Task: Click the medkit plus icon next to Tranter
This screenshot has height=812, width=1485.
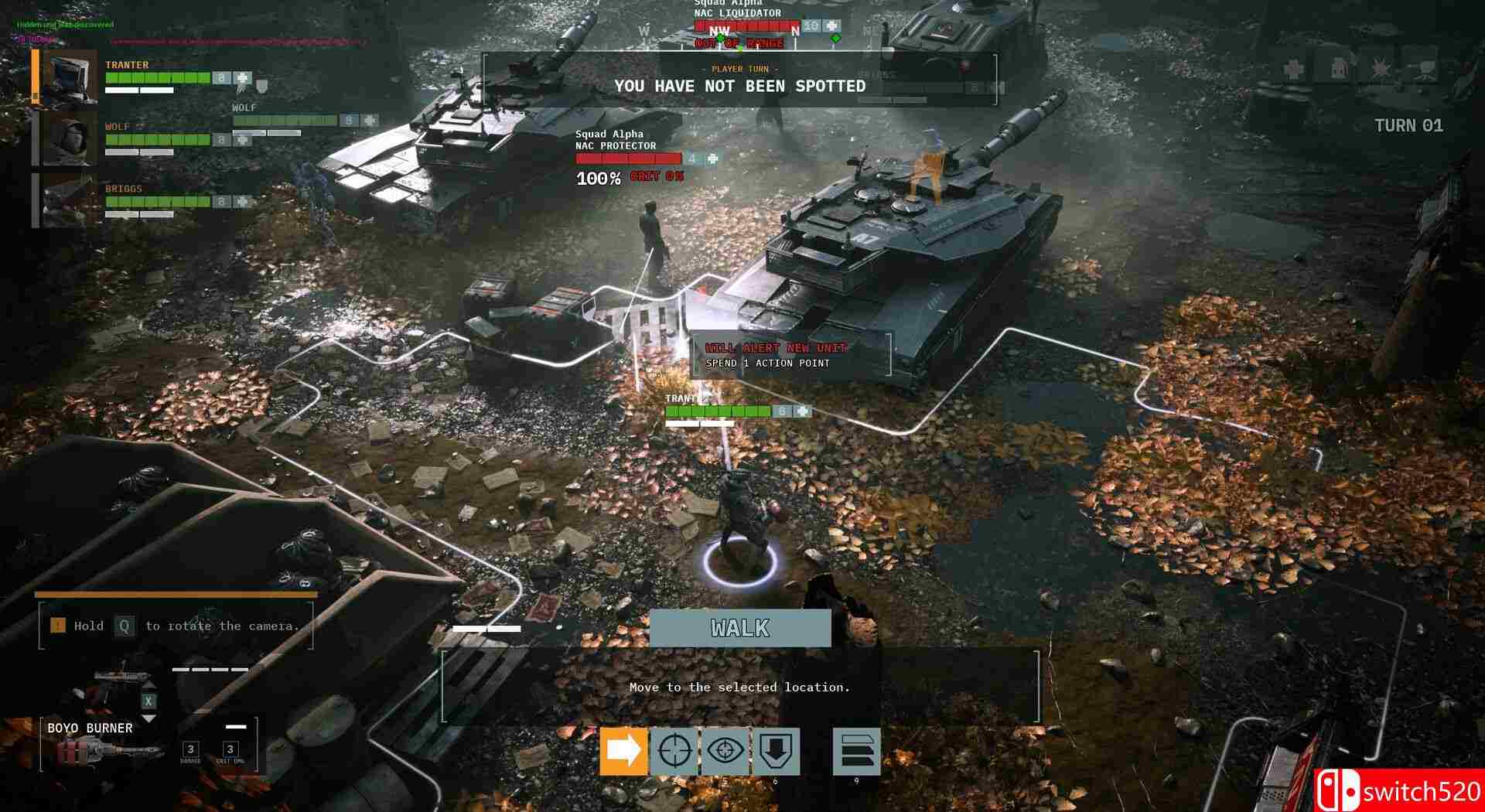Action: pos(241,78)
